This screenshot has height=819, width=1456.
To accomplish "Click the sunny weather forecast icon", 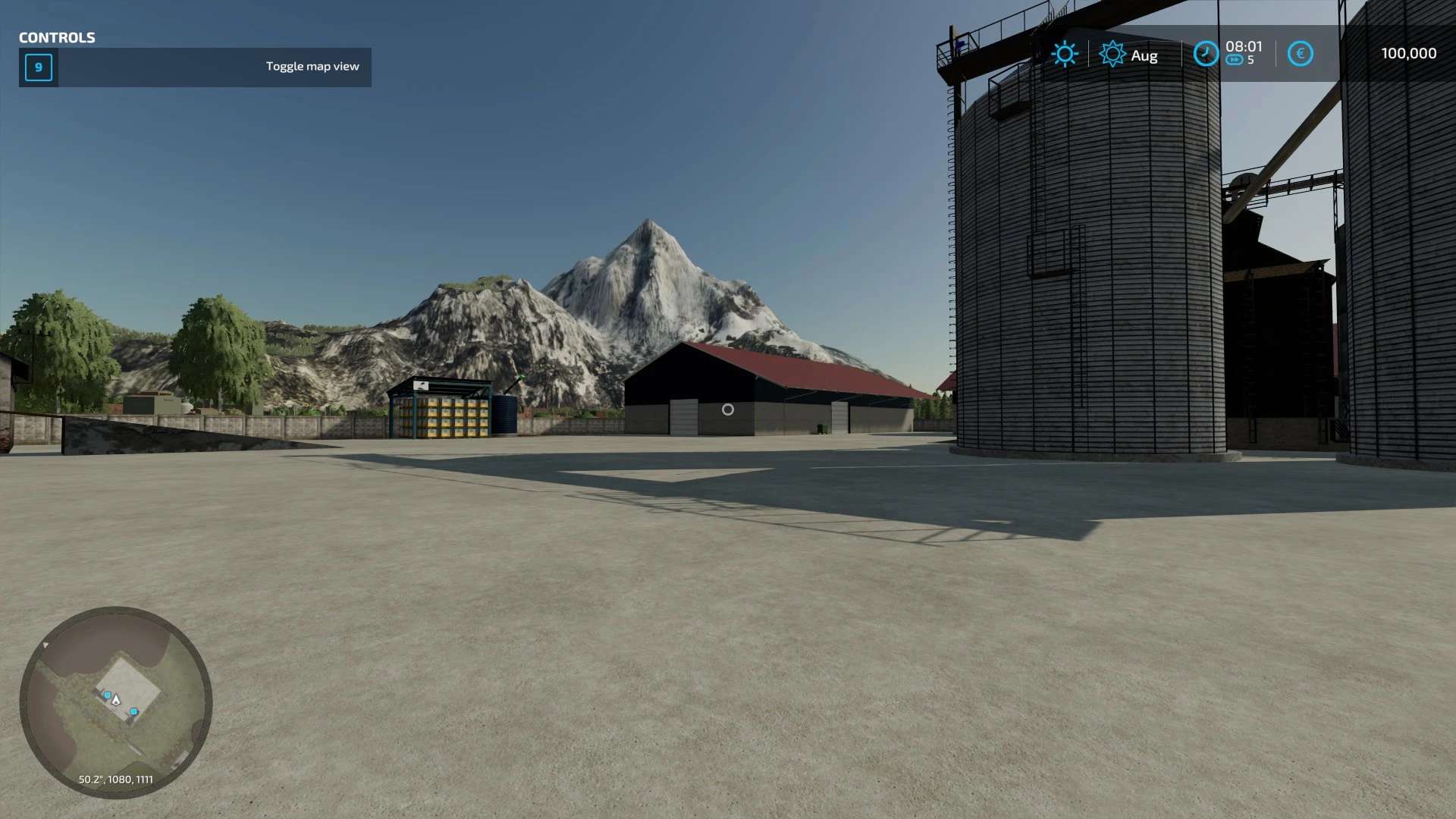I will (x=1065, y=54).
